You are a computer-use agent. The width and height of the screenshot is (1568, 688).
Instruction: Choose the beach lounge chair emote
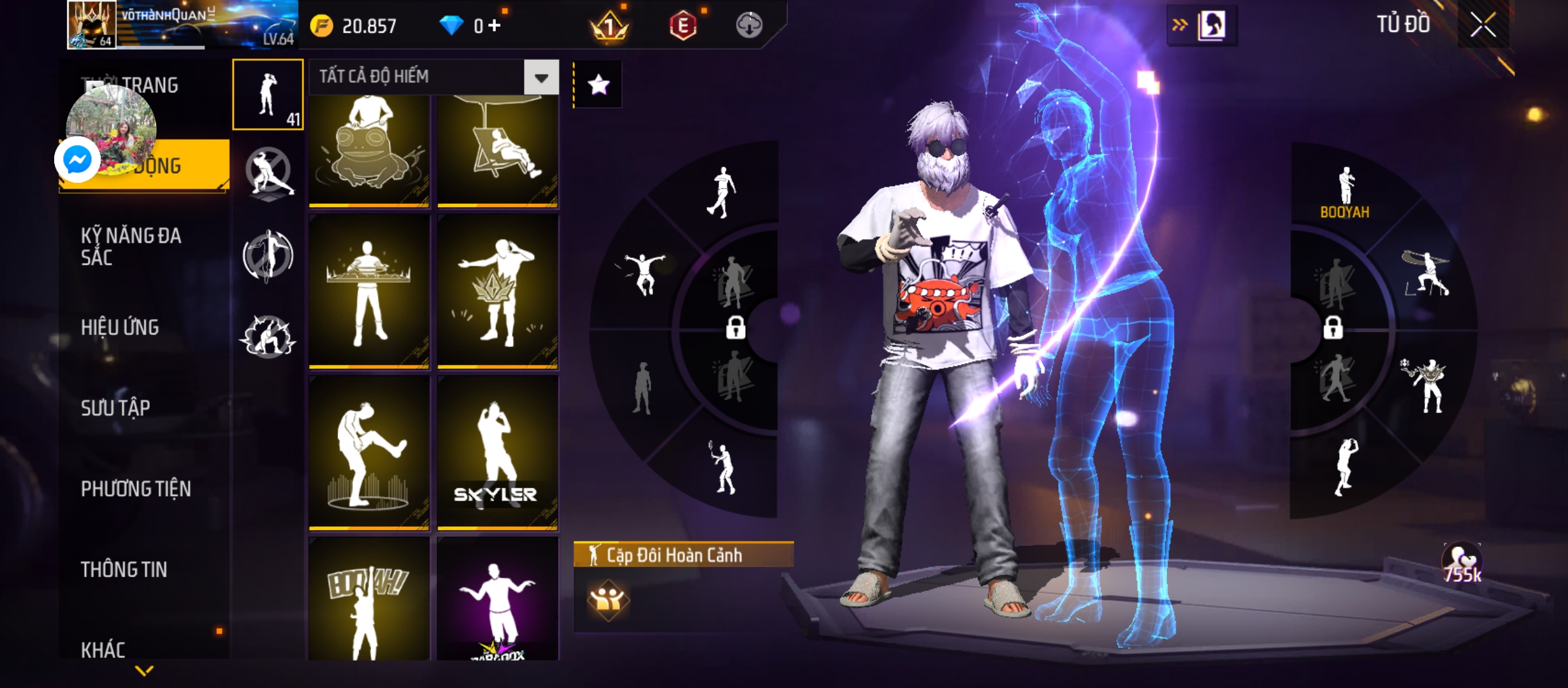[497, 152]
